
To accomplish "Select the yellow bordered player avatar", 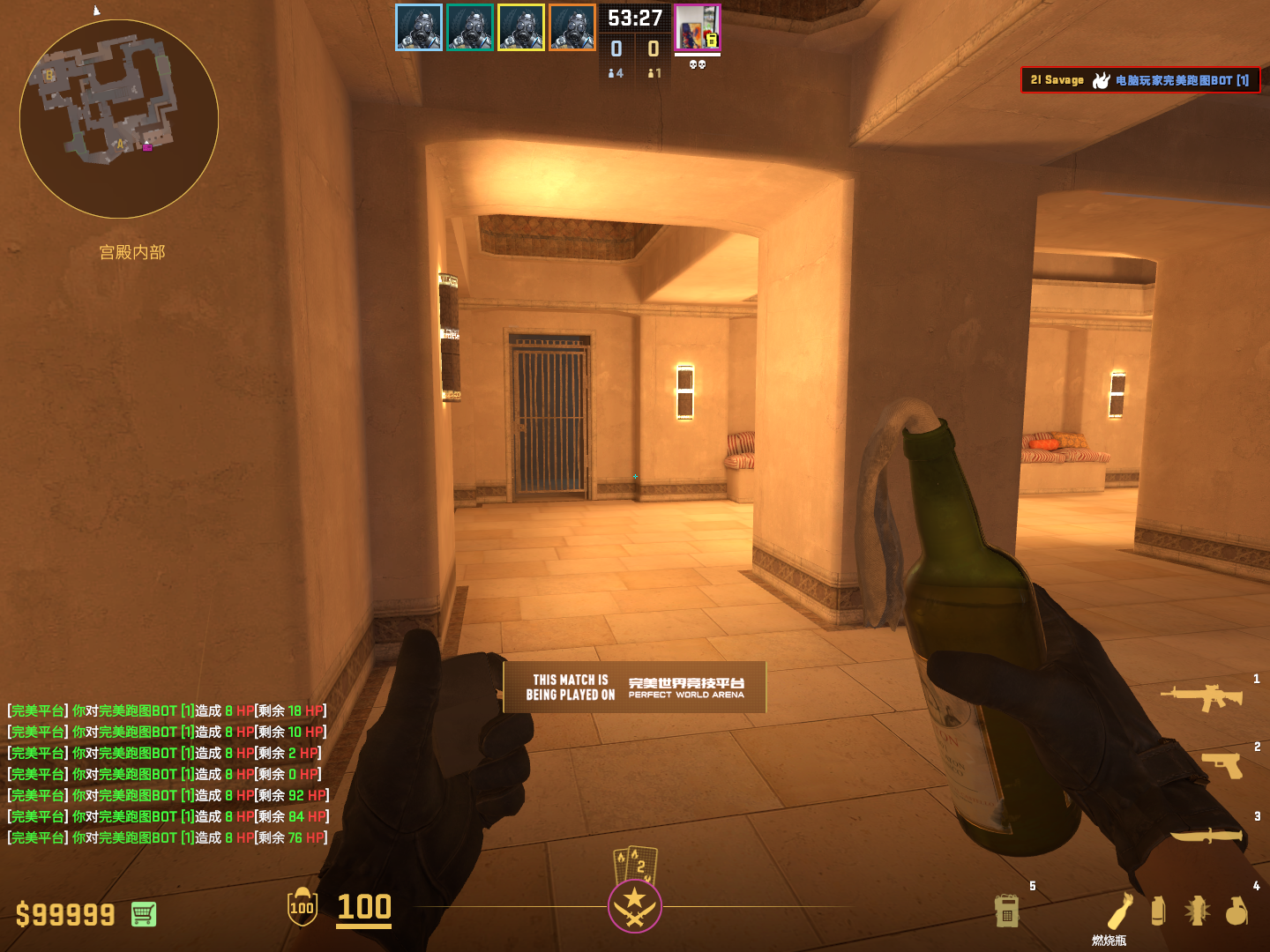I will (521, 27).
